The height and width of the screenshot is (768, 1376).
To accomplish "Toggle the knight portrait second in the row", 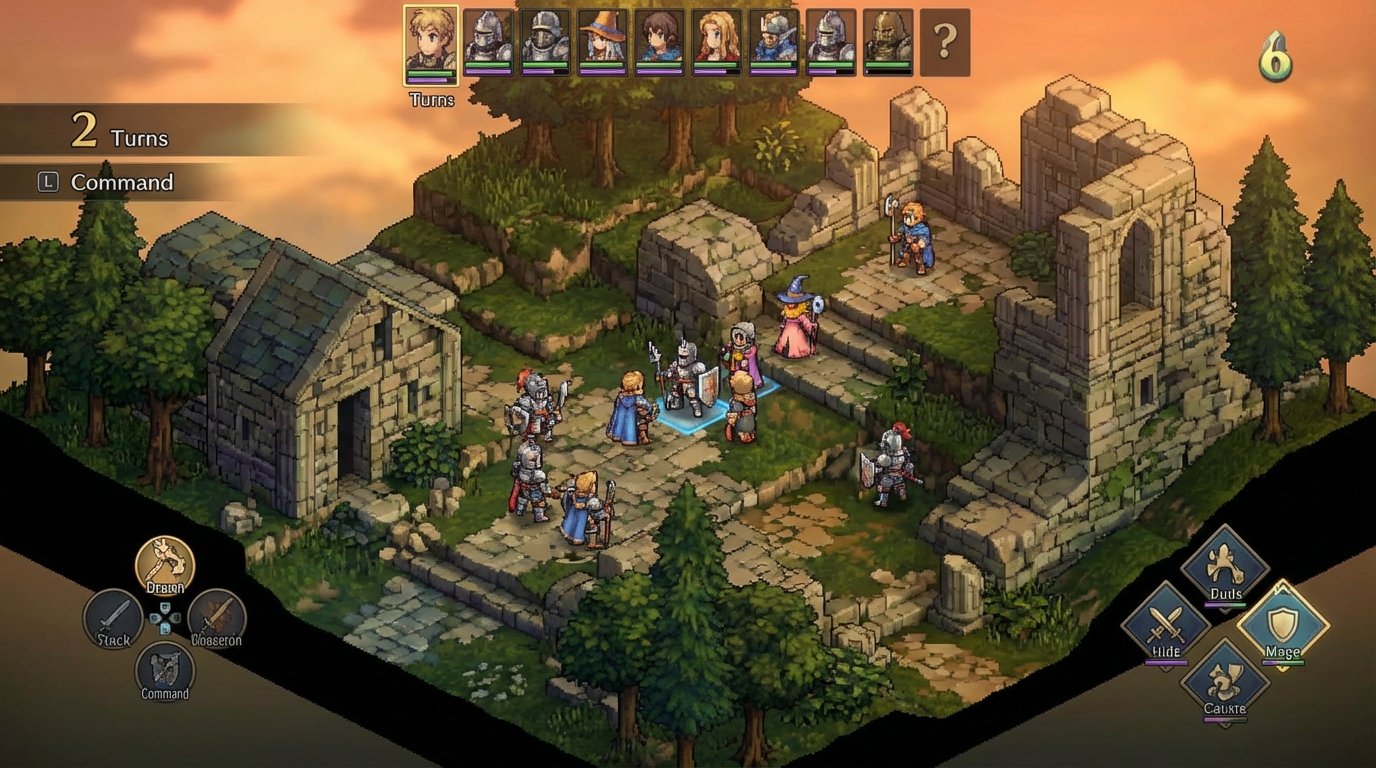I will (487, 38).
